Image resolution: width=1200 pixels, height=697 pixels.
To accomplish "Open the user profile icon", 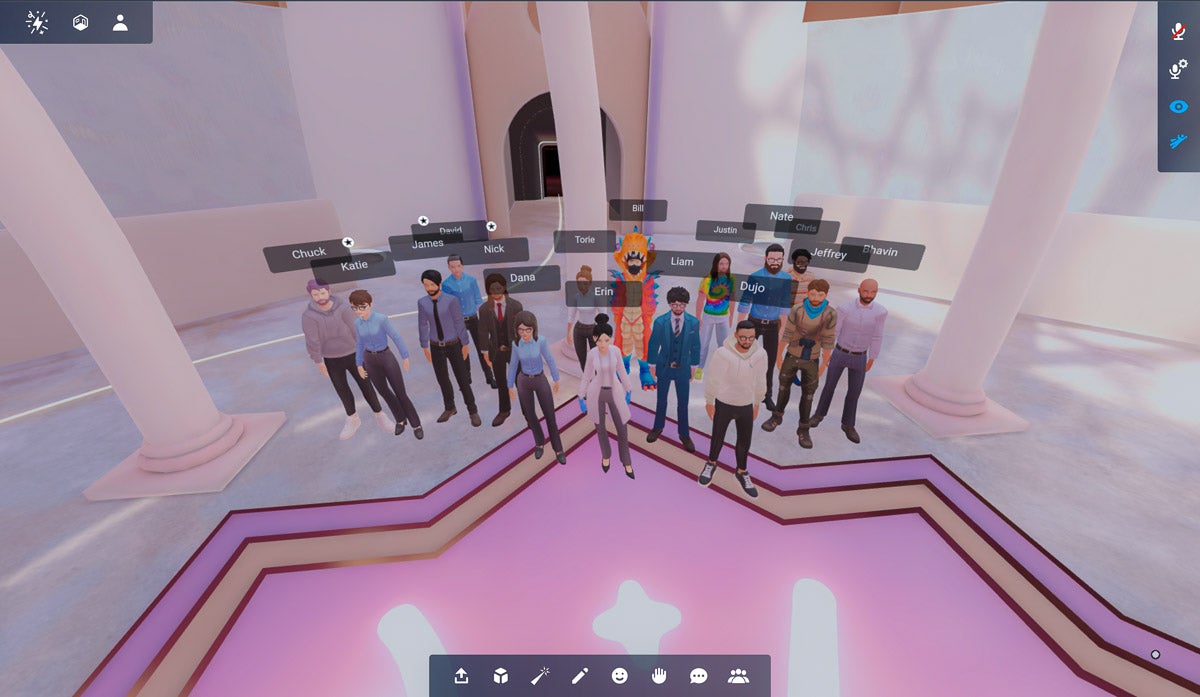I will tap(120, 22).
